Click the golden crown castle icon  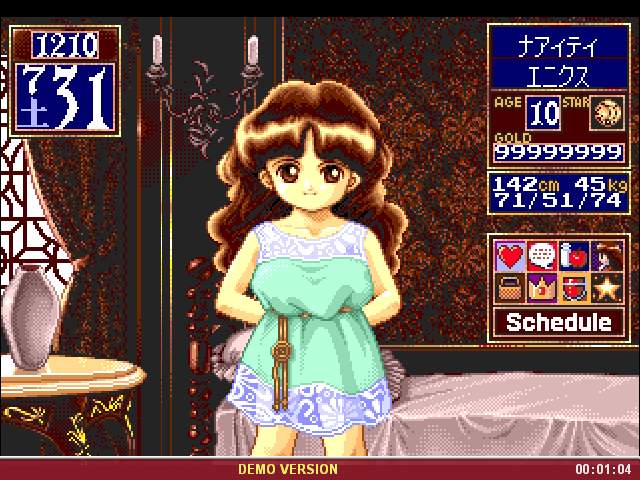[542, 288]
